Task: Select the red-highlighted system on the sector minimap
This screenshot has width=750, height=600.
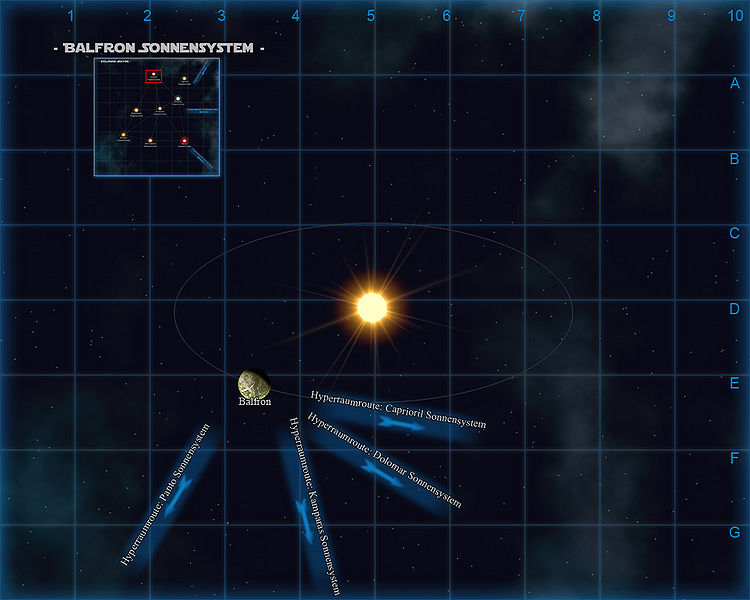Action: tap(153, 75)
